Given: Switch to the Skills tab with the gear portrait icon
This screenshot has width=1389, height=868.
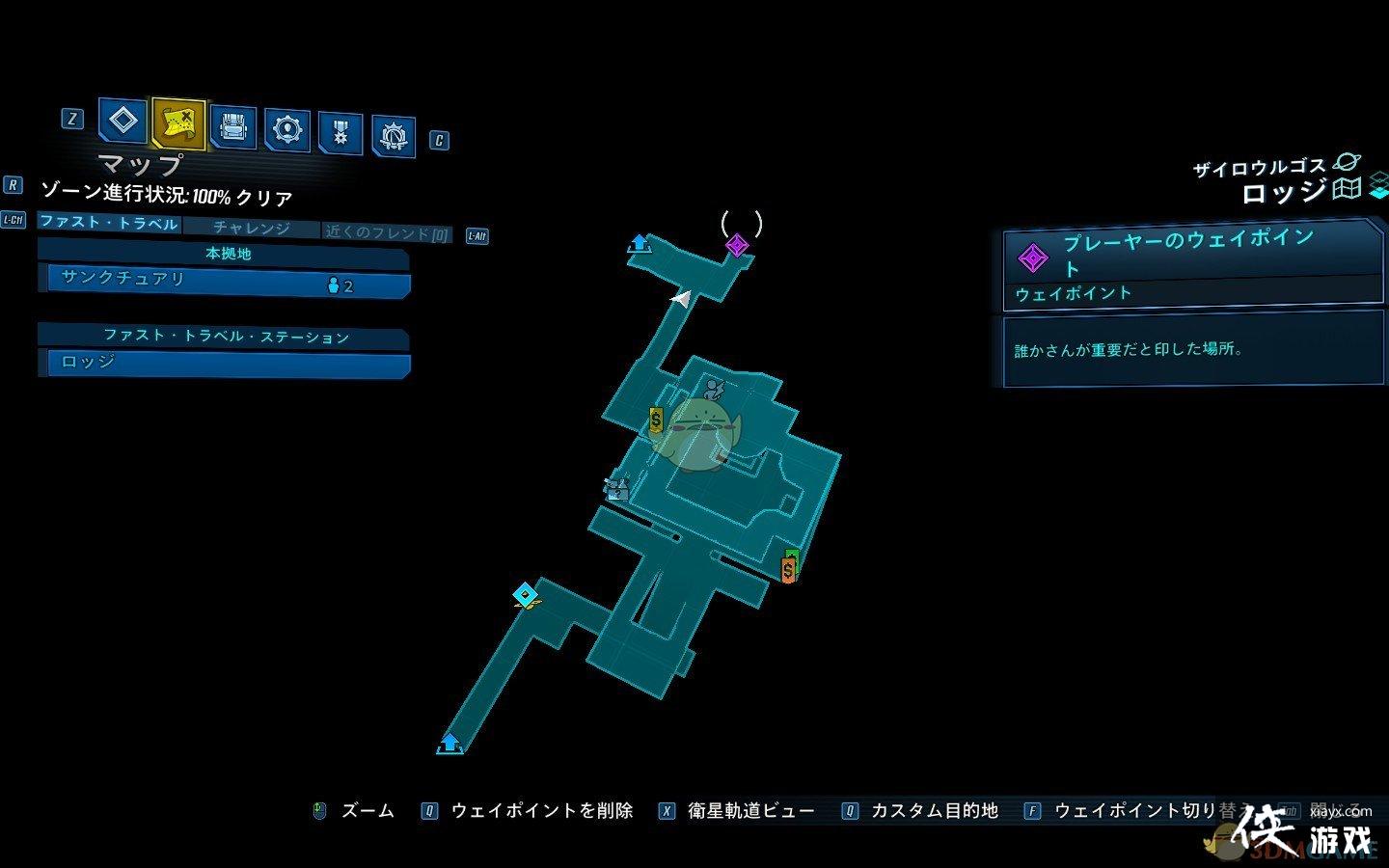Looking at the screenshot, I should coord(287,129).
